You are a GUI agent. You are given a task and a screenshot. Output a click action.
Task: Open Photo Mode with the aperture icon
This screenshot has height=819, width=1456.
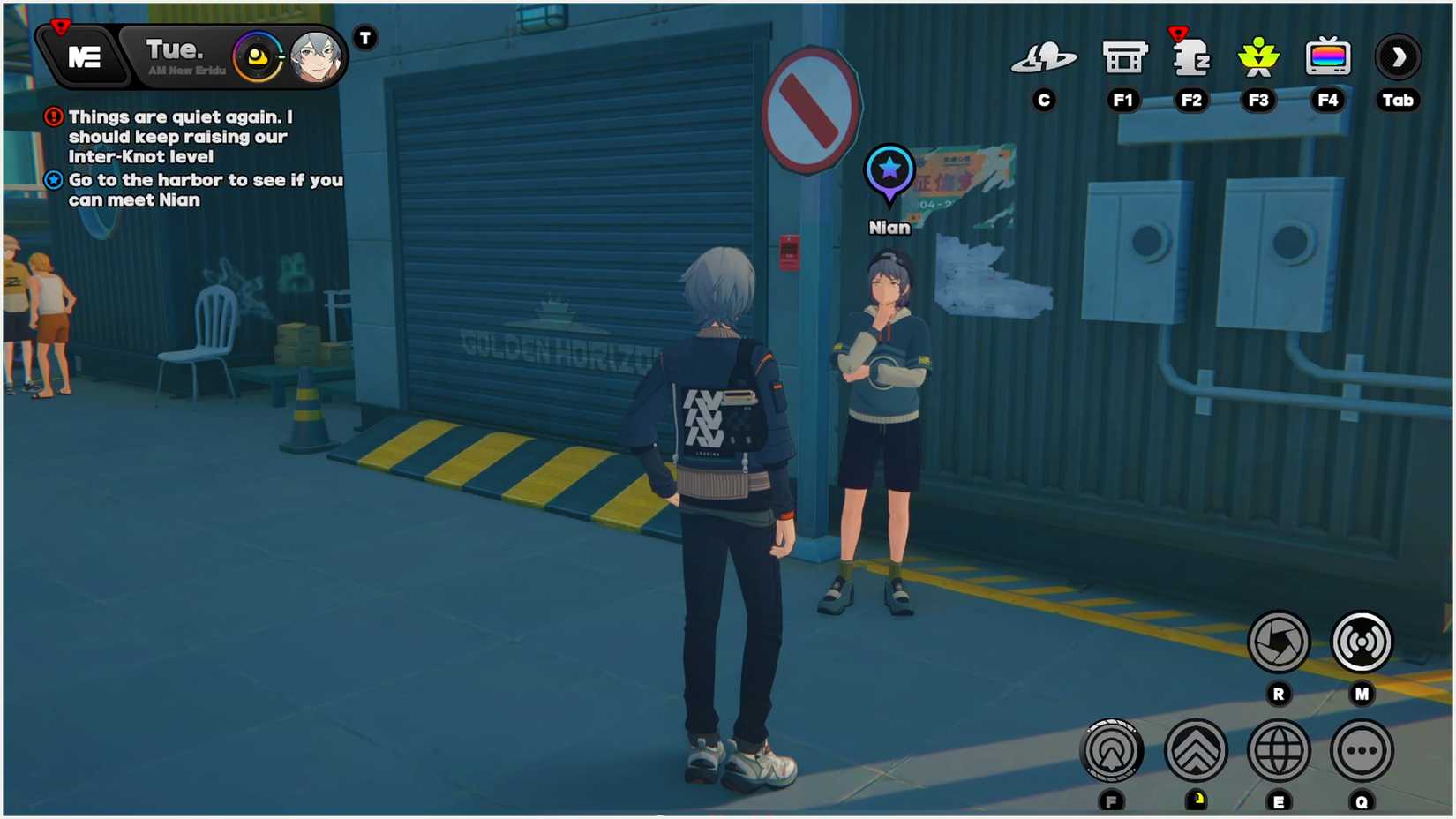click(1278, 642)
